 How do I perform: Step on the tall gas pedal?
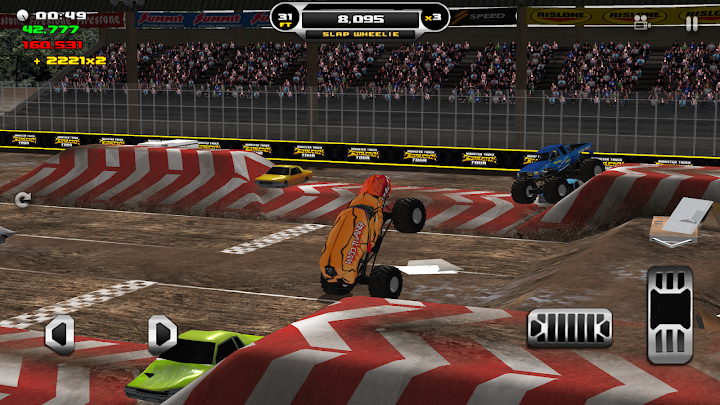(669, 314)
